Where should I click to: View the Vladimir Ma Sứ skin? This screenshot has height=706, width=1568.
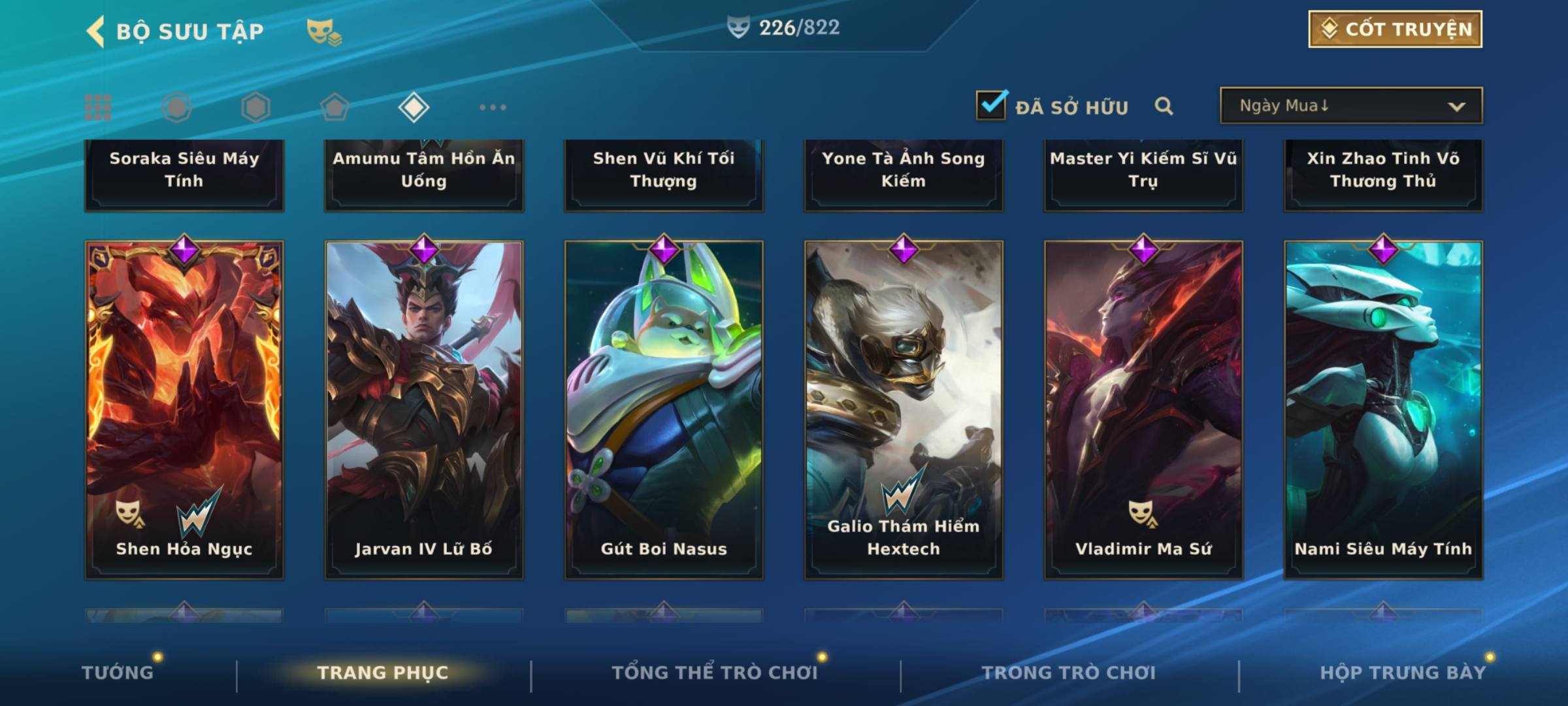1143,409
